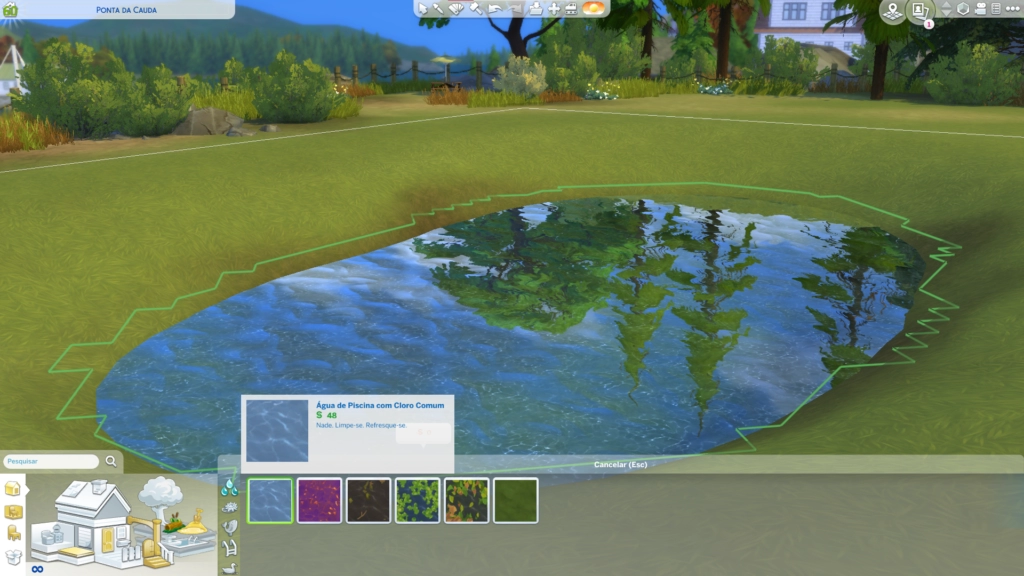Open the water droplets category
The image size is (1024, 576).
coord(230,487)
